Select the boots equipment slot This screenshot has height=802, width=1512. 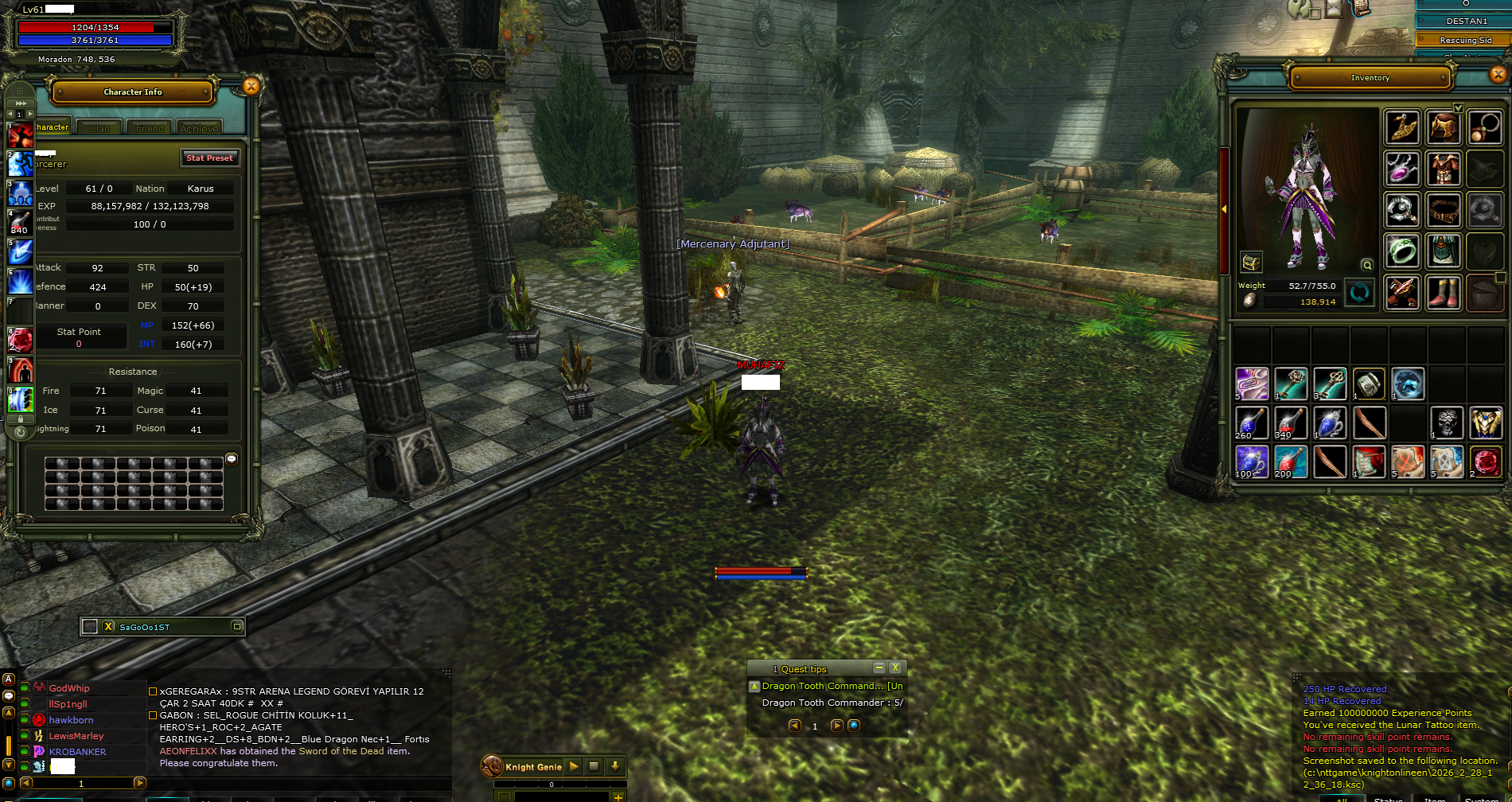1444,292
